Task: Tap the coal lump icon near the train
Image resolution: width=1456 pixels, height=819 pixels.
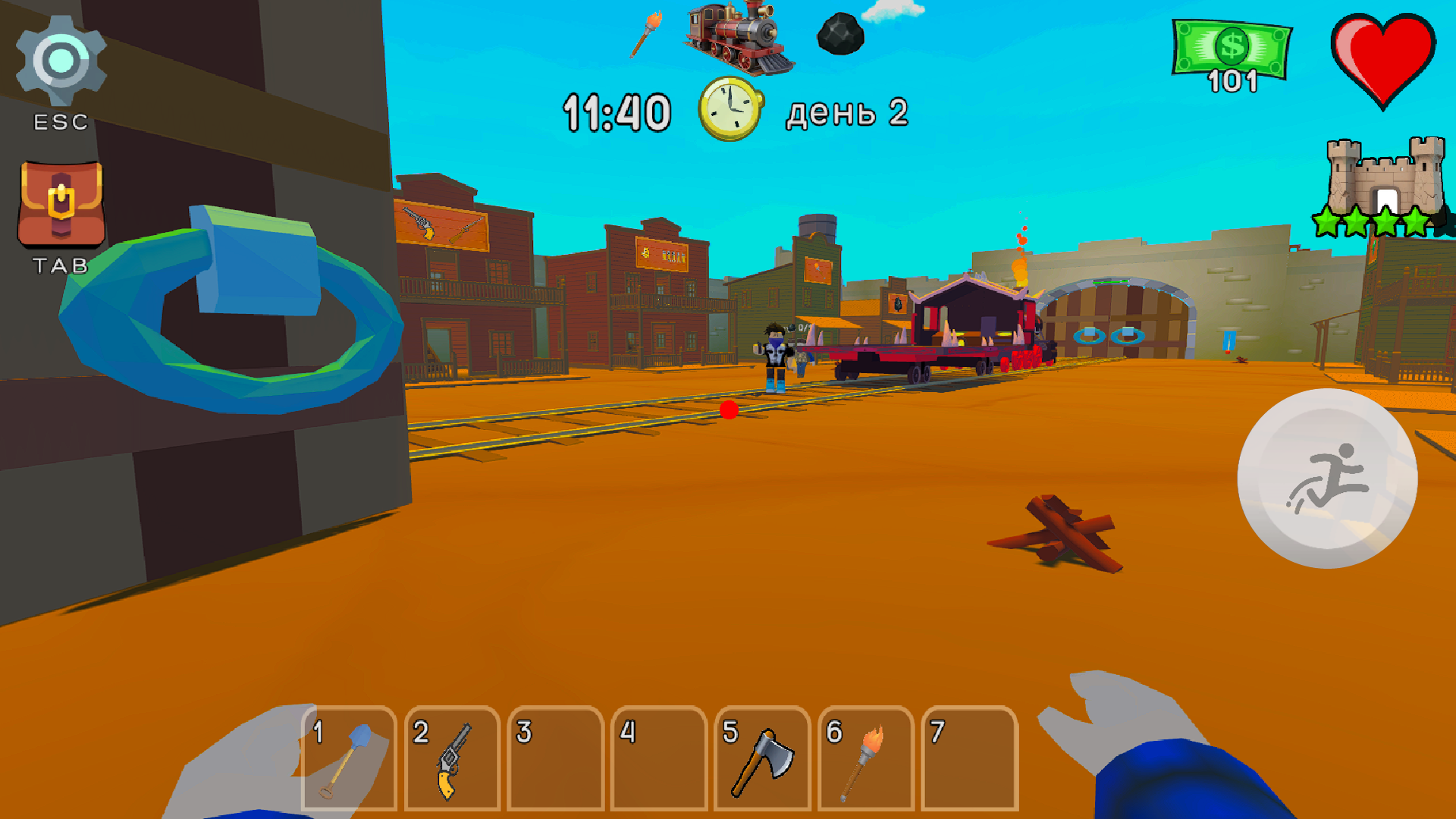Action: click(838, 34)
